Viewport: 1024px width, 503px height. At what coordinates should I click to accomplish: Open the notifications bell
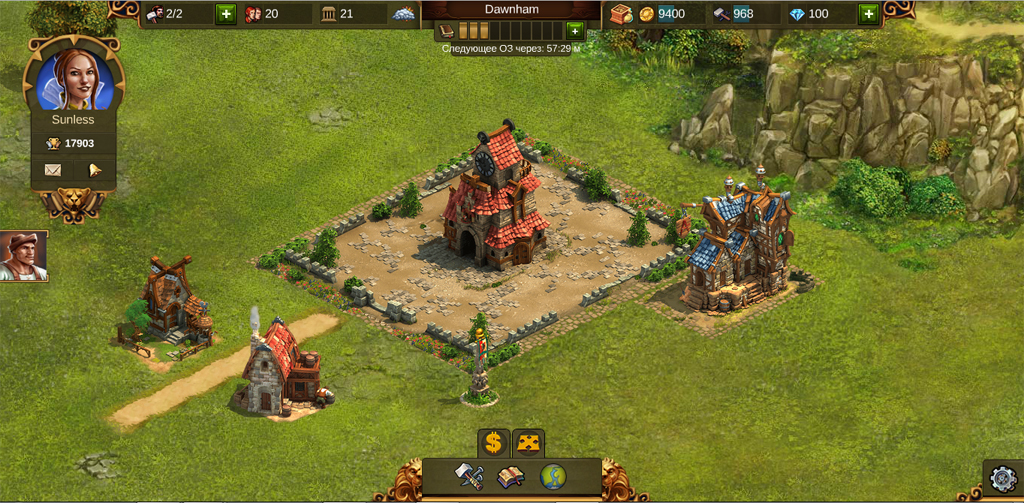[x=95, y=170]
